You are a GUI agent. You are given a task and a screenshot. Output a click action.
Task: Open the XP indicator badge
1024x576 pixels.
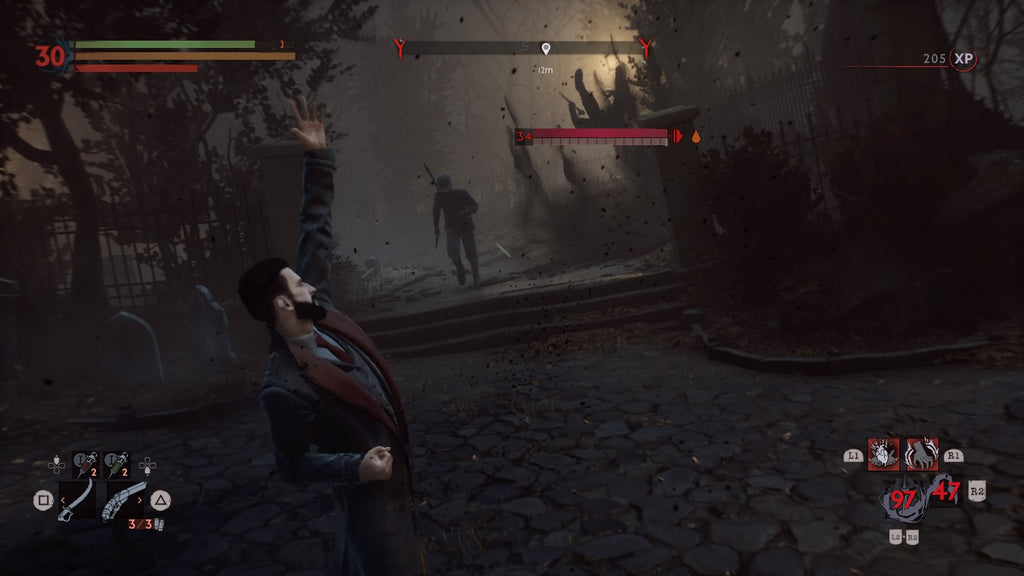963,59
